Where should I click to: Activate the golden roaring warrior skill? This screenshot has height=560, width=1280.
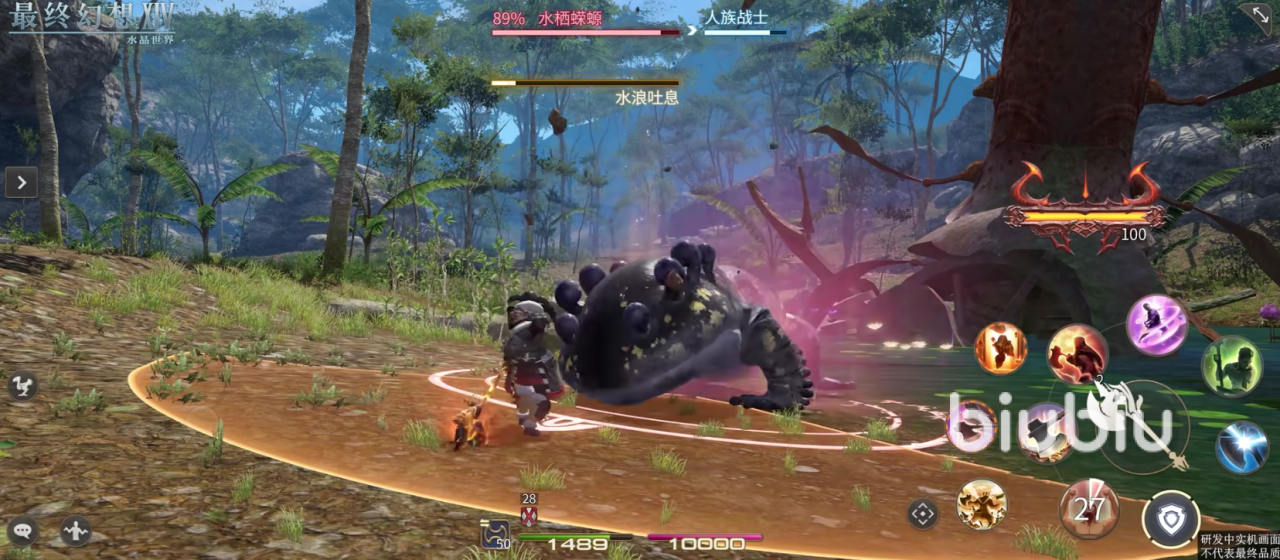click(x=981, y=503)
